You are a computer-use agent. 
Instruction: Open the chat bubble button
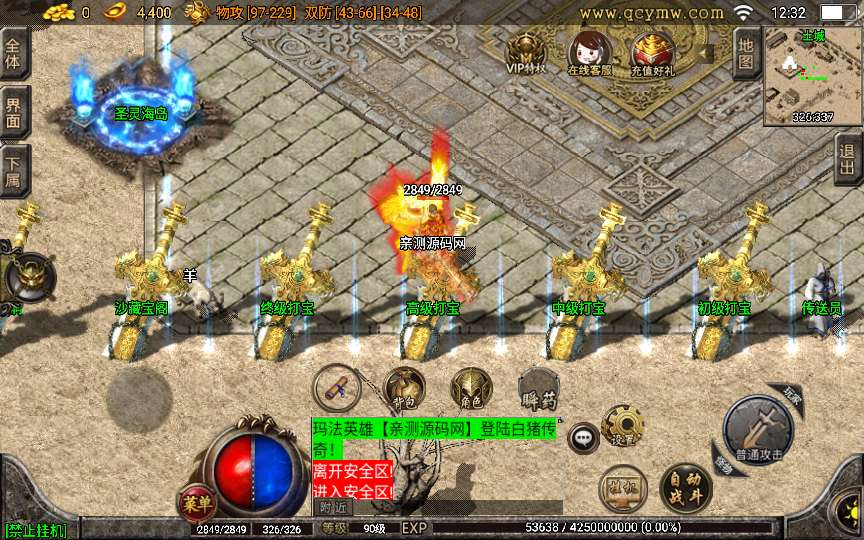click(x=583, y=437)
